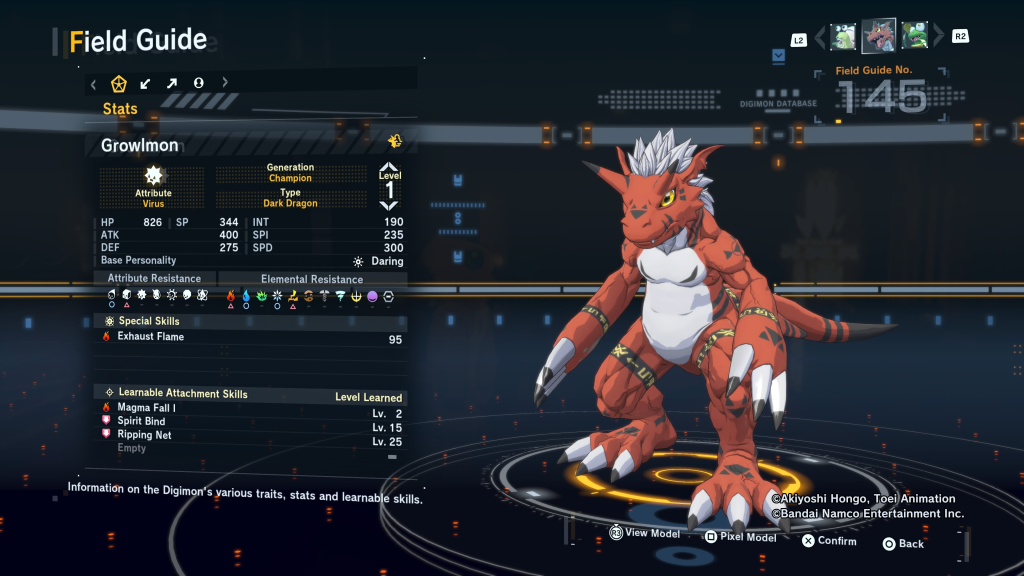
Task: Click the right arrow beside the tab icons
Action: point(225,83)
